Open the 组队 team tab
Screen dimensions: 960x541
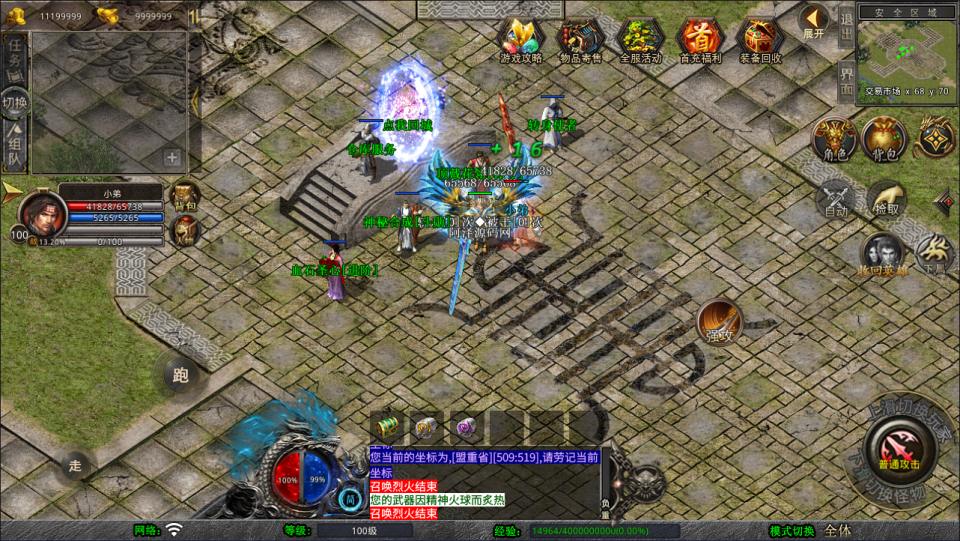coord(15,146)
